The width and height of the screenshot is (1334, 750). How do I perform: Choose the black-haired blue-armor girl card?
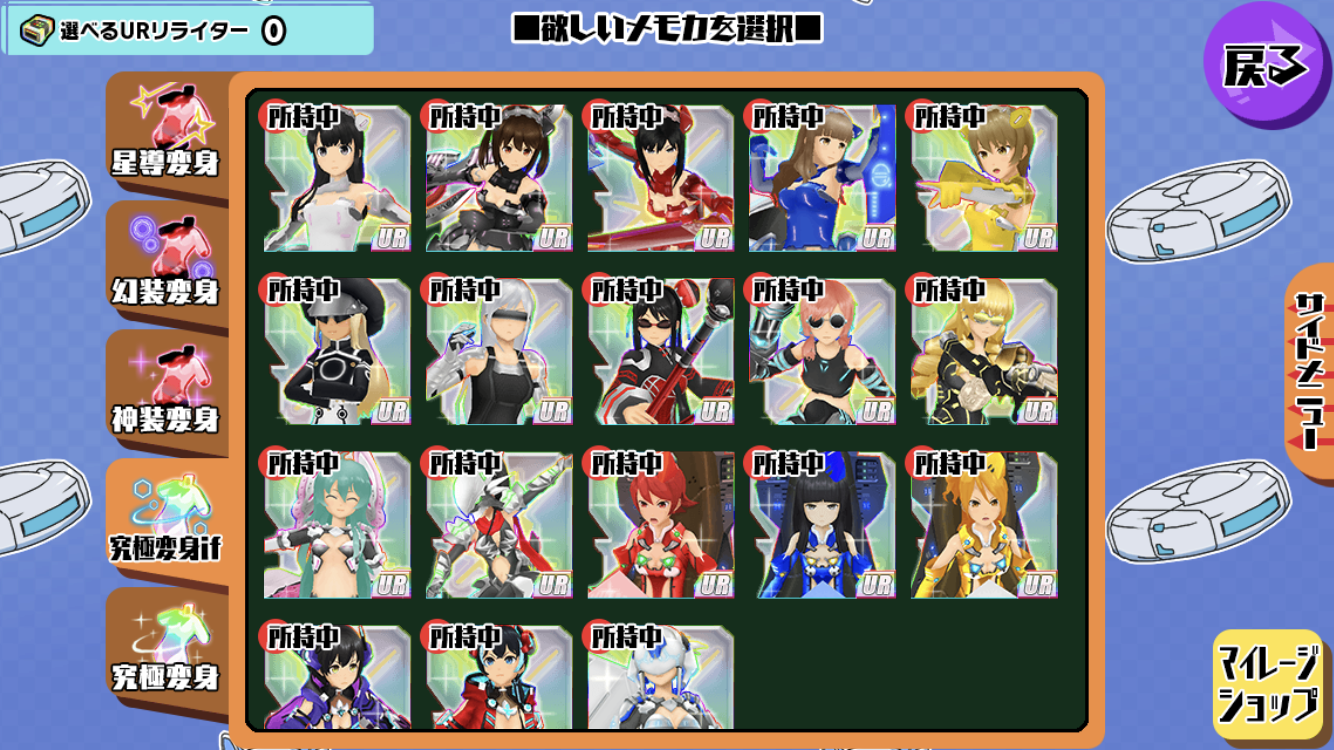[x=822, y=526]
